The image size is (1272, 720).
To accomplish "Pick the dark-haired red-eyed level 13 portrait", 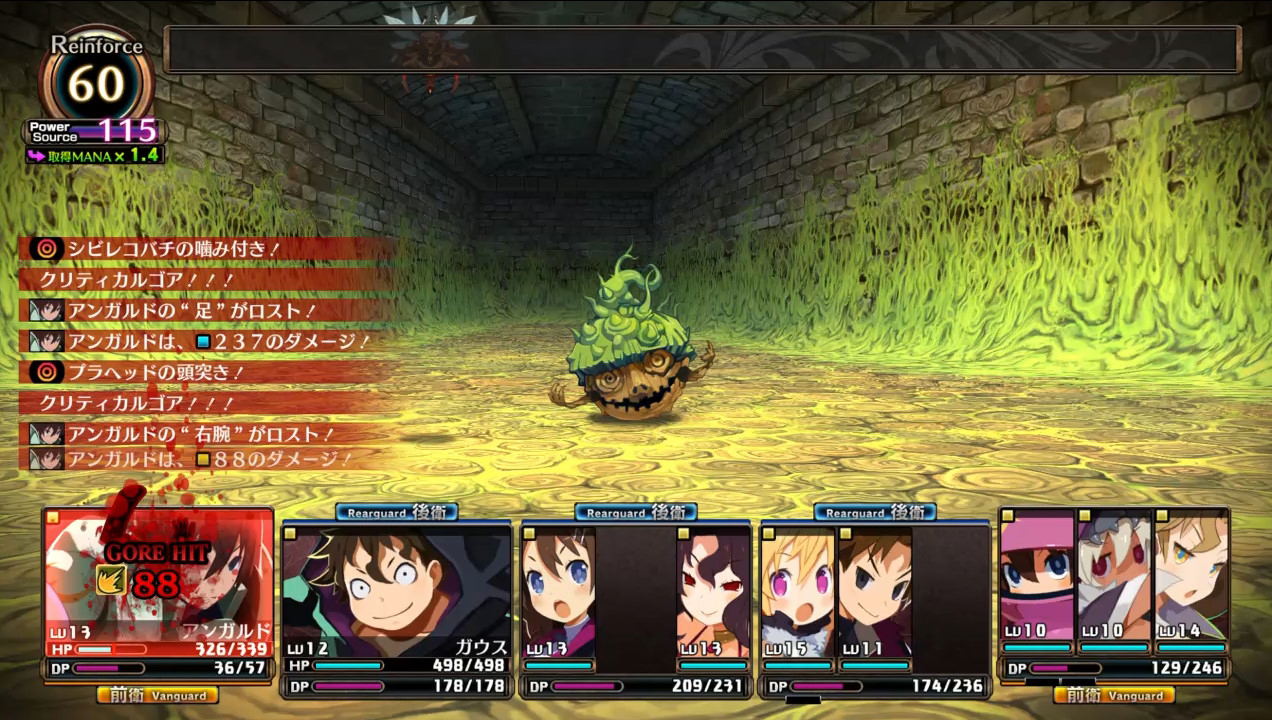I will click(713, 592).
